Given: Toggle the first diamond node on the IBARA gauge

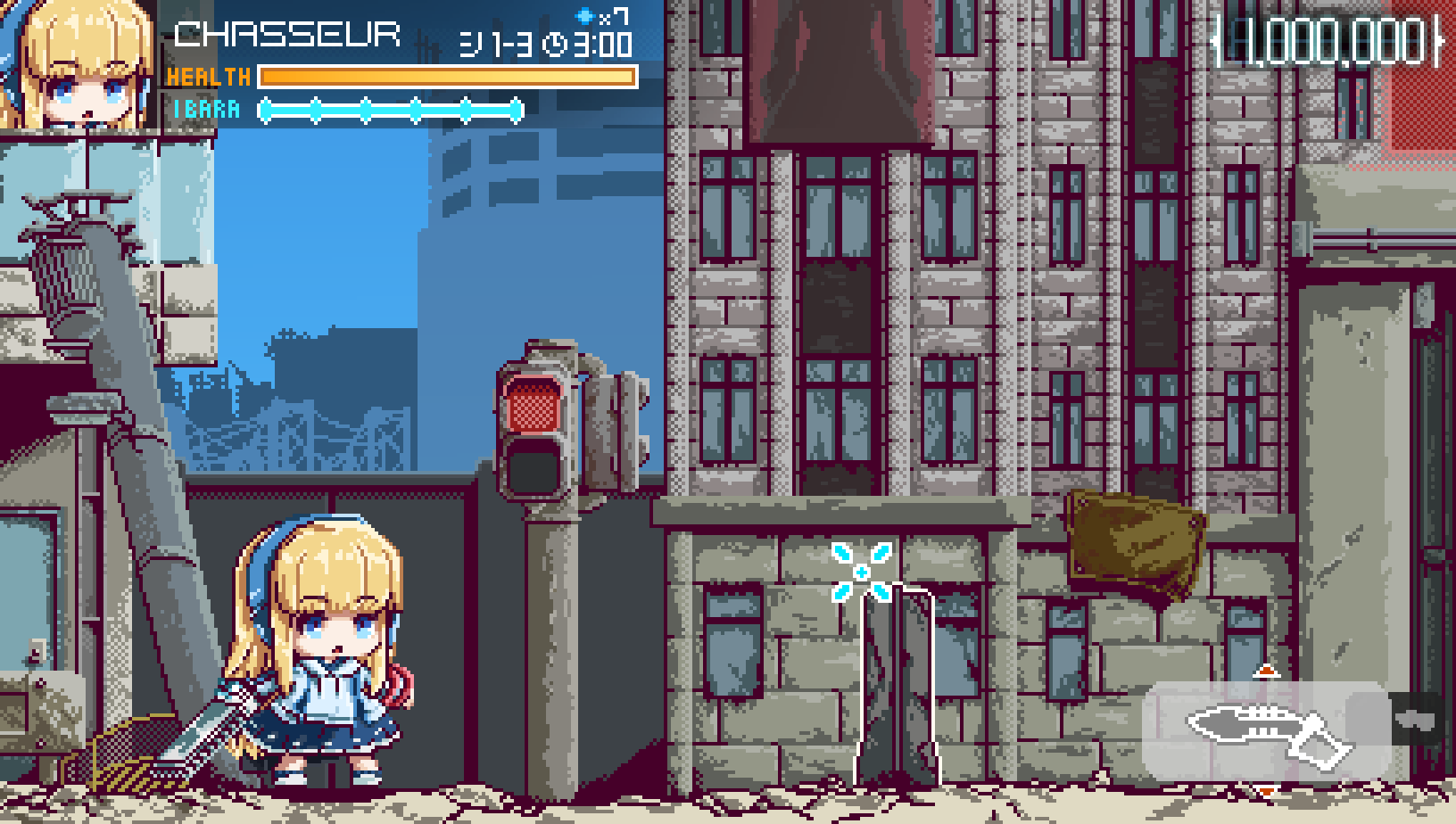Looking at the screenshot, I should (x=267, y=109).
